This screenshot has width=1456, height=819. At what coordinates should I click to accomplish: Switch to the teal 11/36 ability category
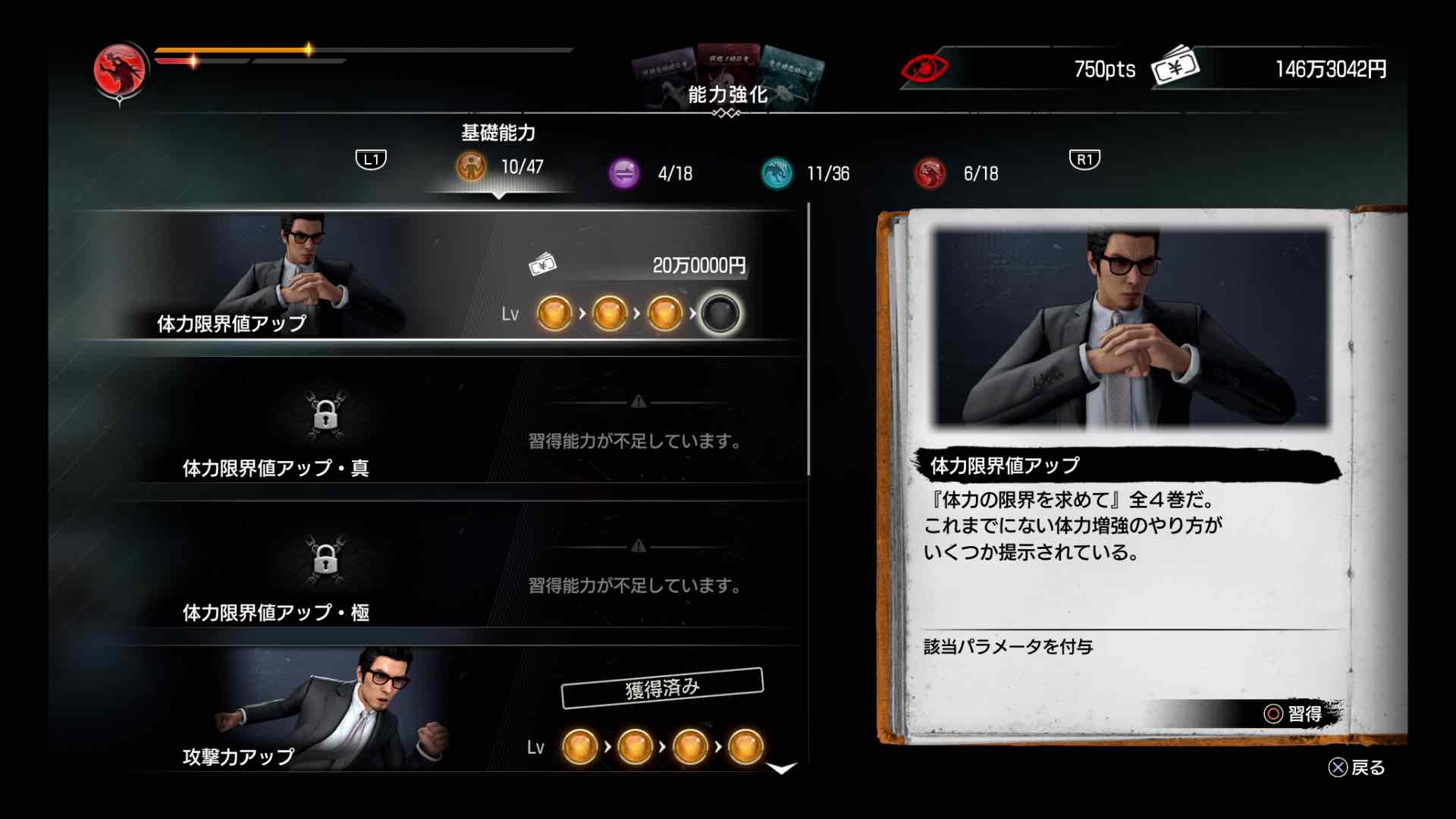pos(775,173)
